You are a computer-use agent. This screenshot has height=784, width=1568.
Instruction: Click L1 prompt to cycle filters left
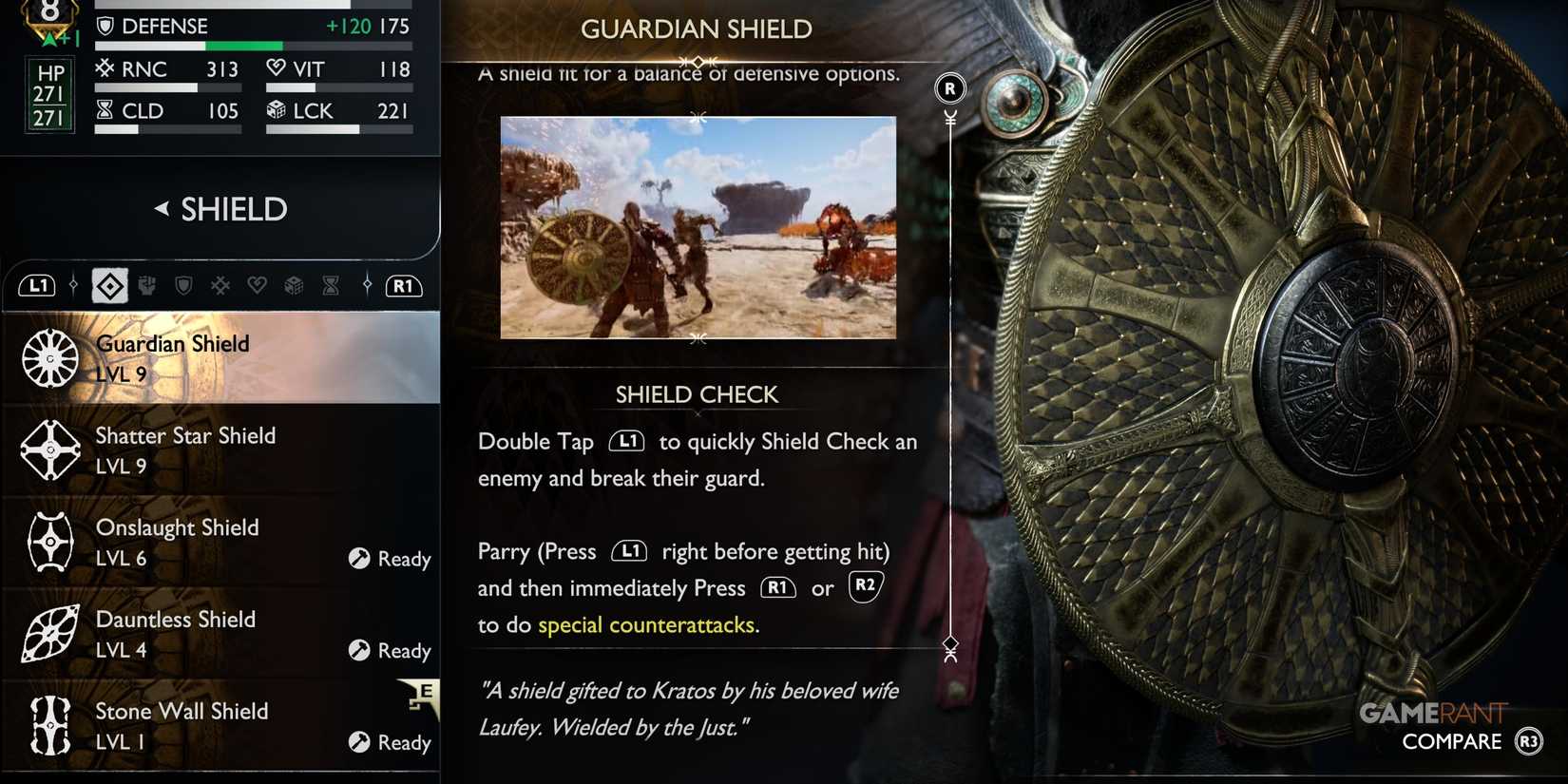(x=36, y=285)
